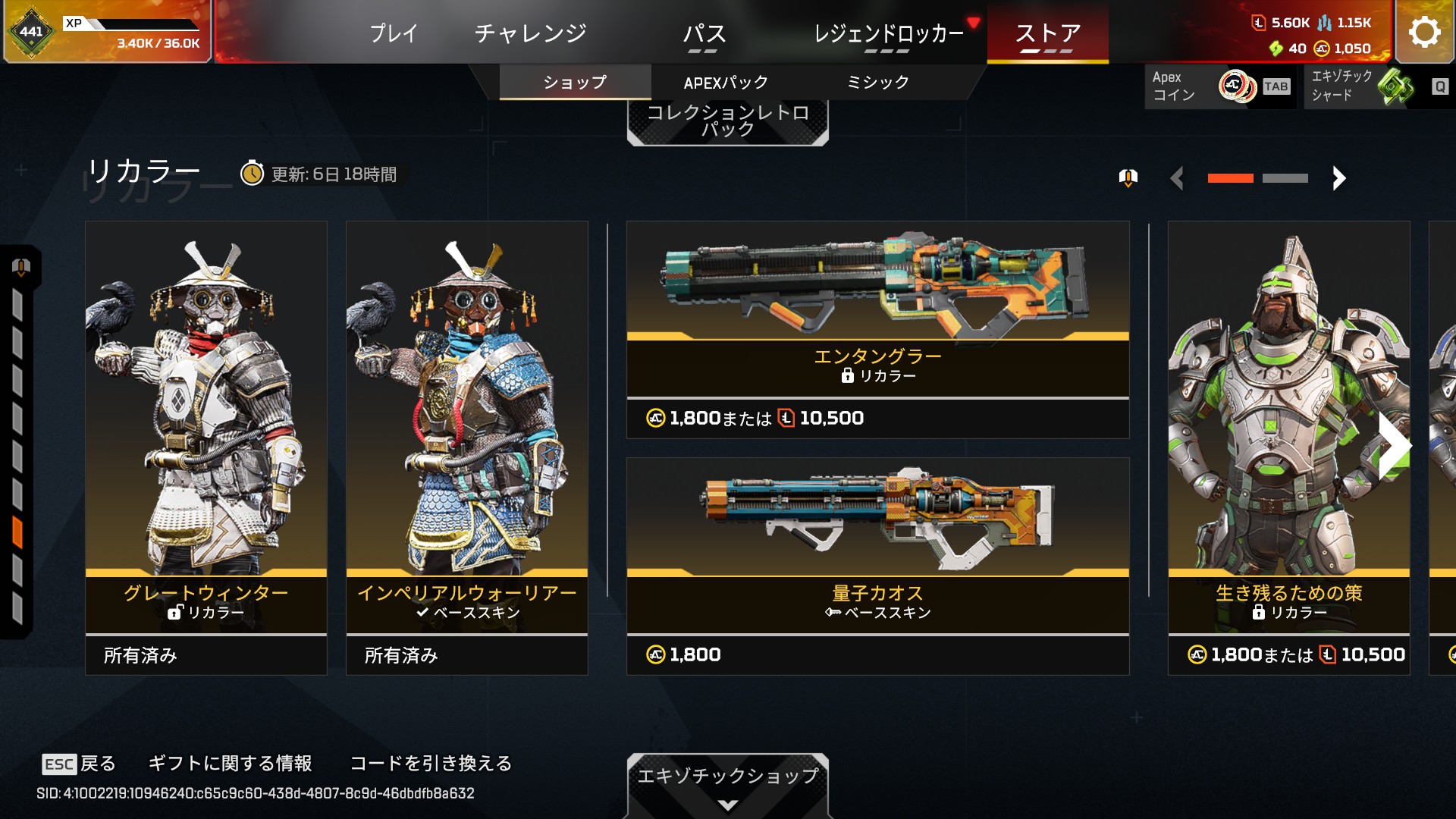Select the ストア tab

point(1047,33)
